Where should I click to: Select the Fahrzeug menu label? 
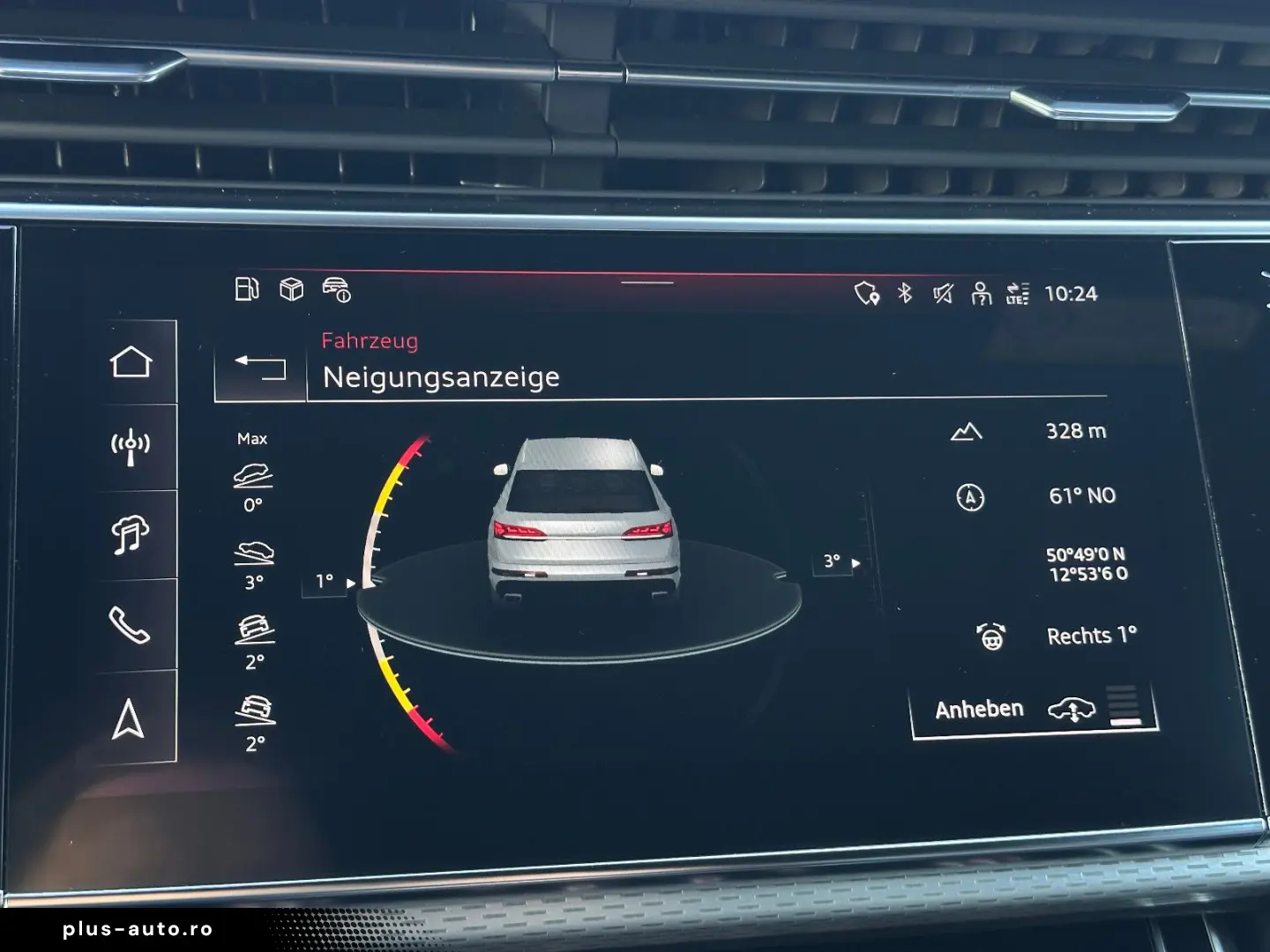point(370,342)
